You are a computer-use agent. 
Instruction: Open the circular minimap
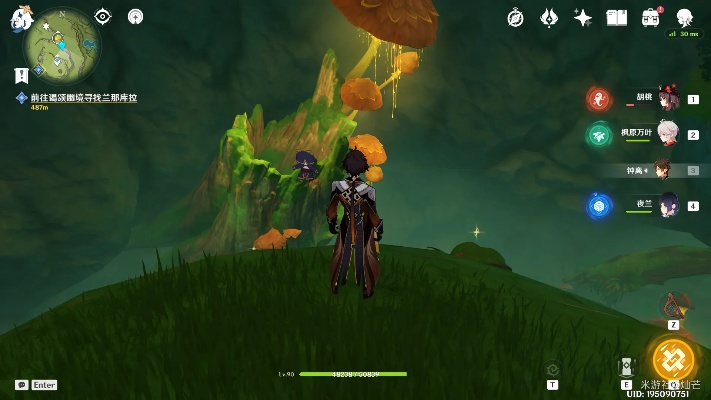click(62, 46)
